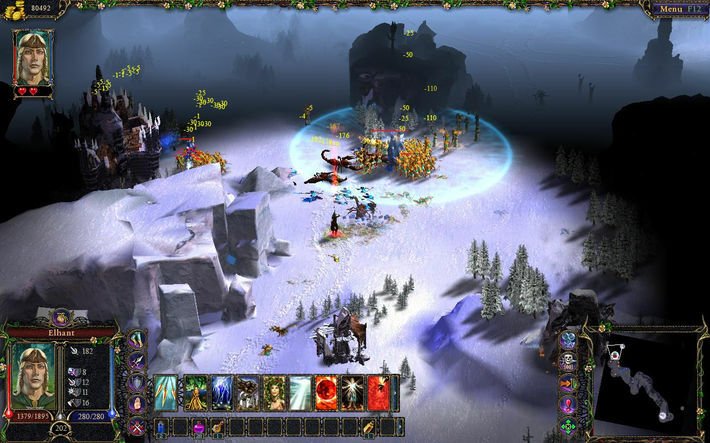Screen dimensions: 710x443
Task: Click the round 202 badge under the portrait
Action: click(x=60, y=429)
